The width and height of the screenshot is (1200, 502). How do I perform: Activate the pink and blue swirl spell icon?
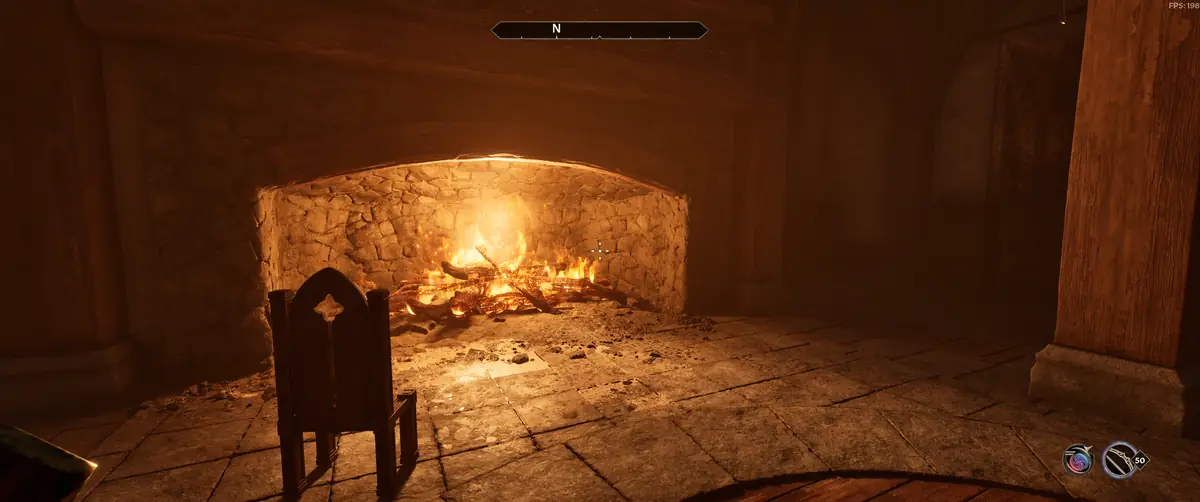point(1078,460)
